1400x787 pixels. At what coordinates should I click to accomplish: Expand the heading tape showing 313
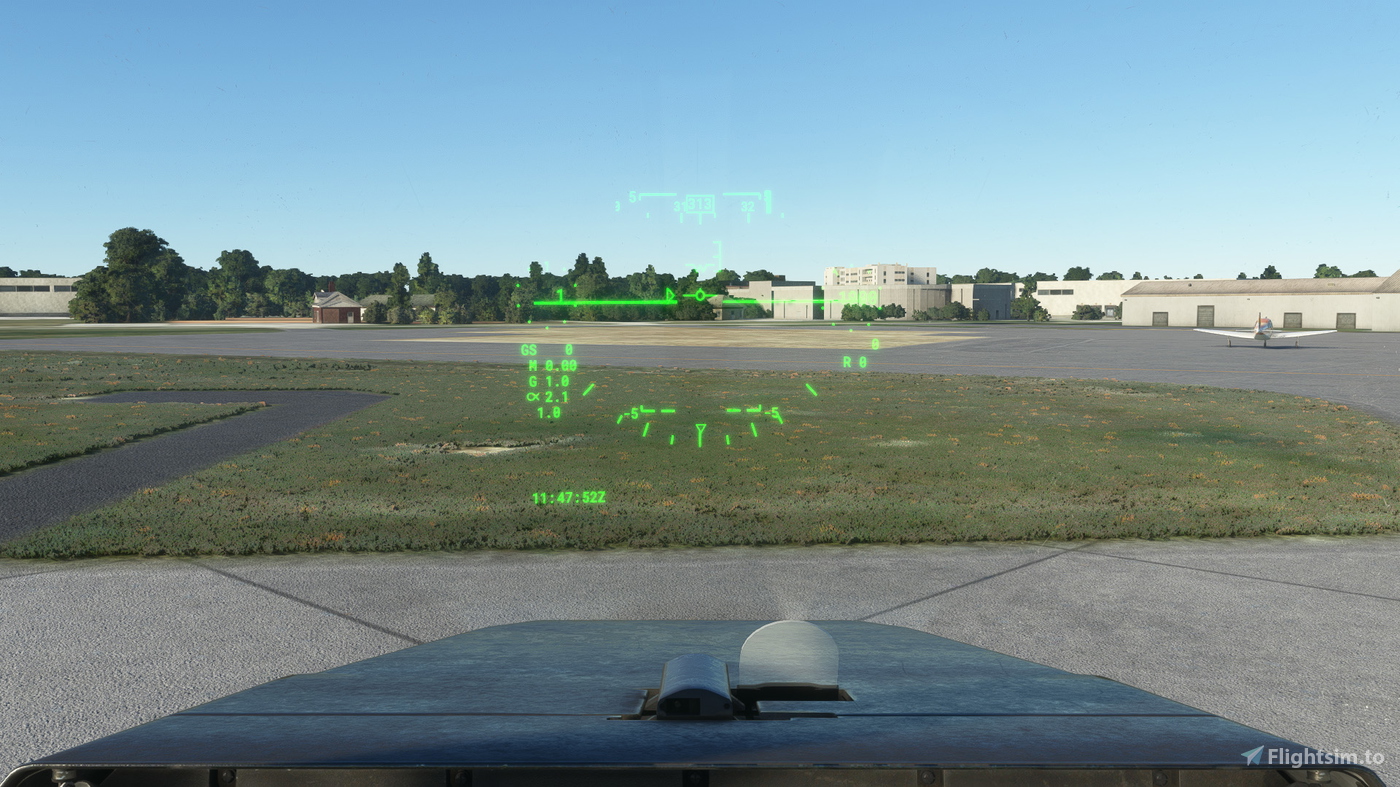click(700, 201)
